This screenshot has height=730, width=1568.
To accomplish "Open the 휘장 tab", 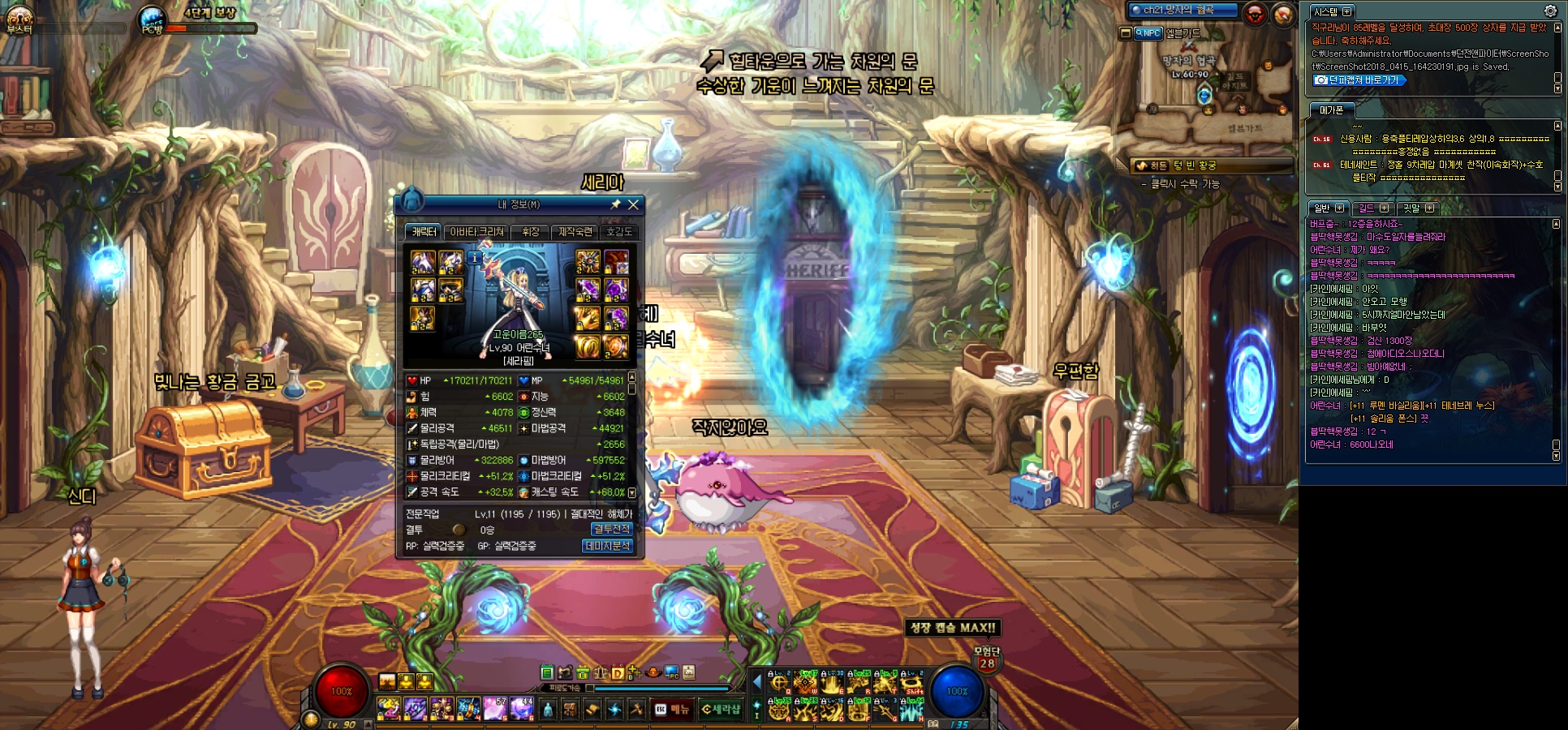I will pos(531,232).
